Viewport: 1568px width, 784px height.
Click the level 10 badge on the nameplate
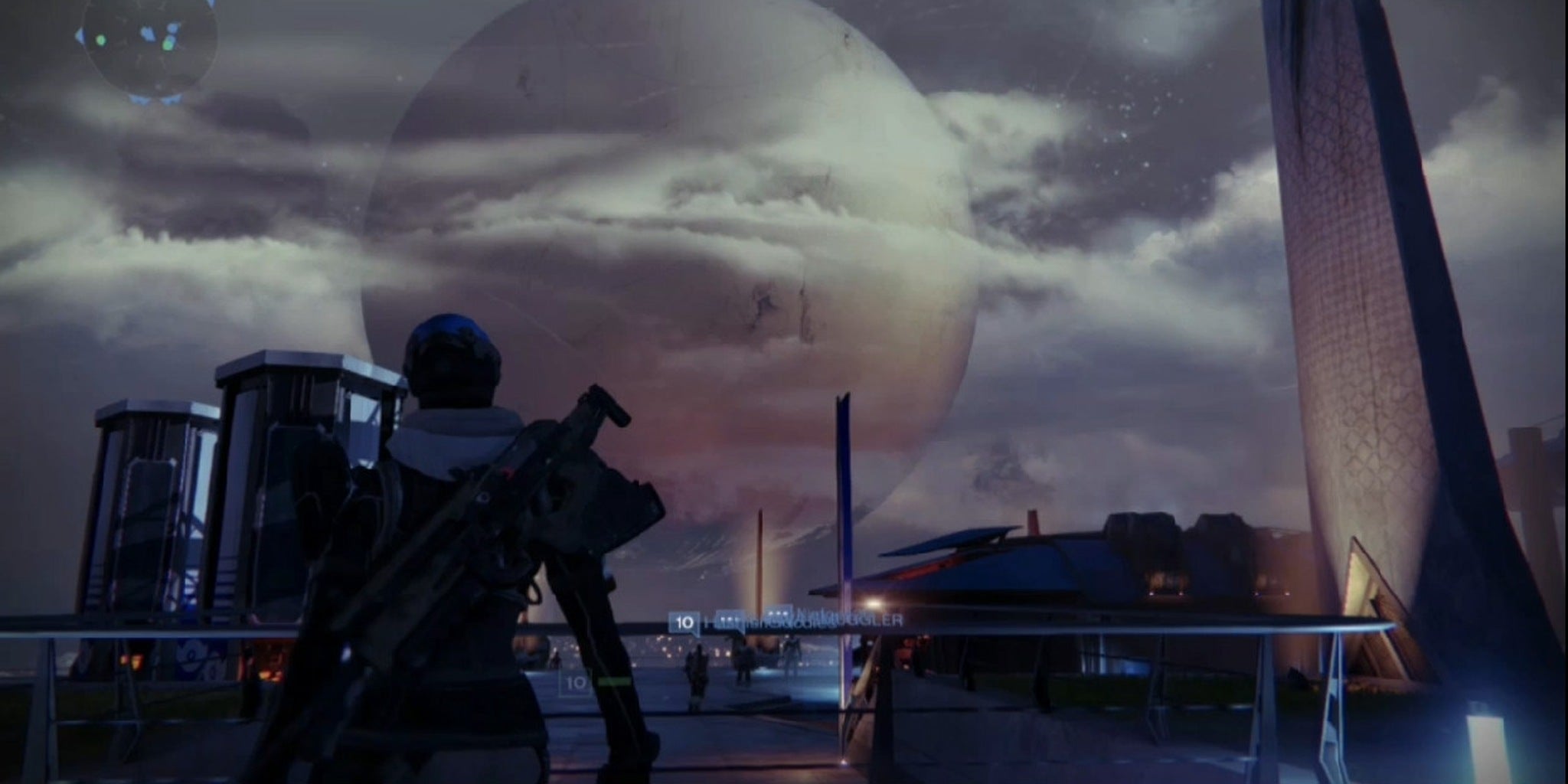pyautogui.click(x=685, y=622)
